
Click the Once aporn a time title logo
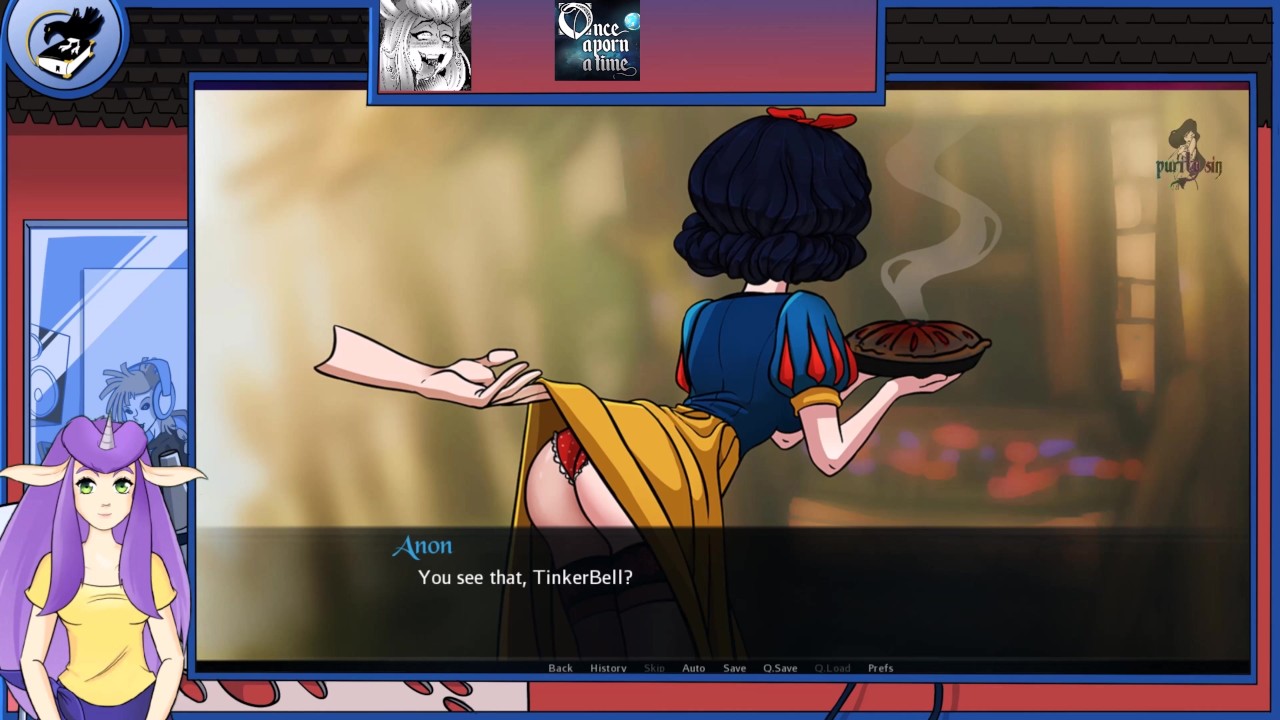click(596, 42)
